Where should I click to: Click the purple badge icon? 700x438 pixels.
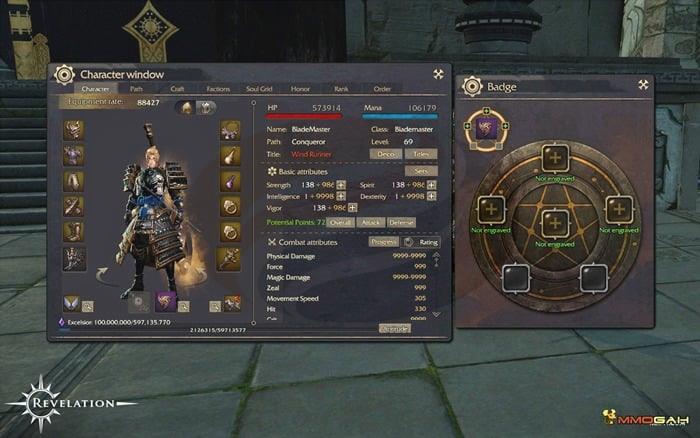(x=487, y=125)
